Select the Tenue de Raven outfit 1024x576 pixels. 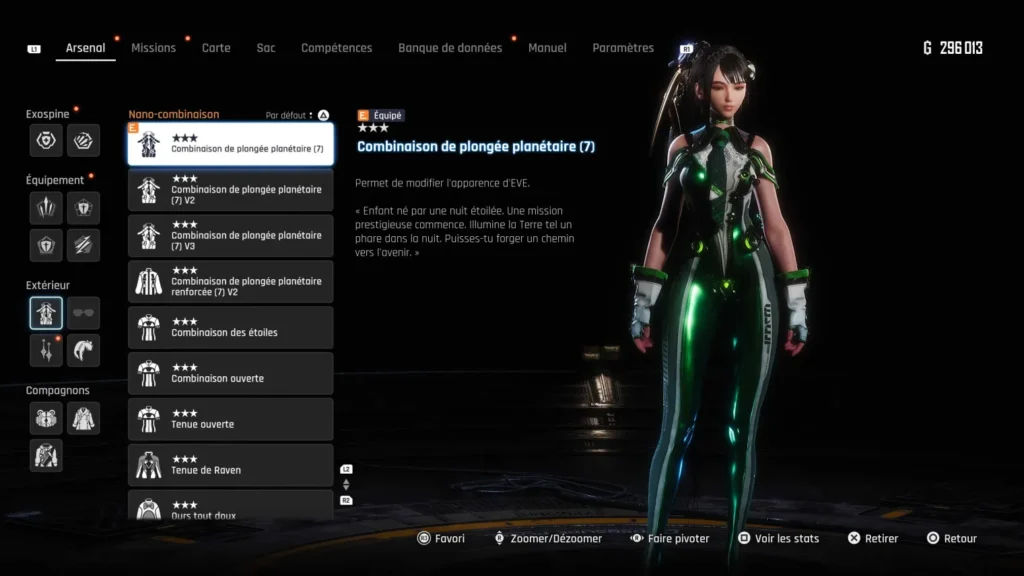pyautogui.click(x=231, y=465)
